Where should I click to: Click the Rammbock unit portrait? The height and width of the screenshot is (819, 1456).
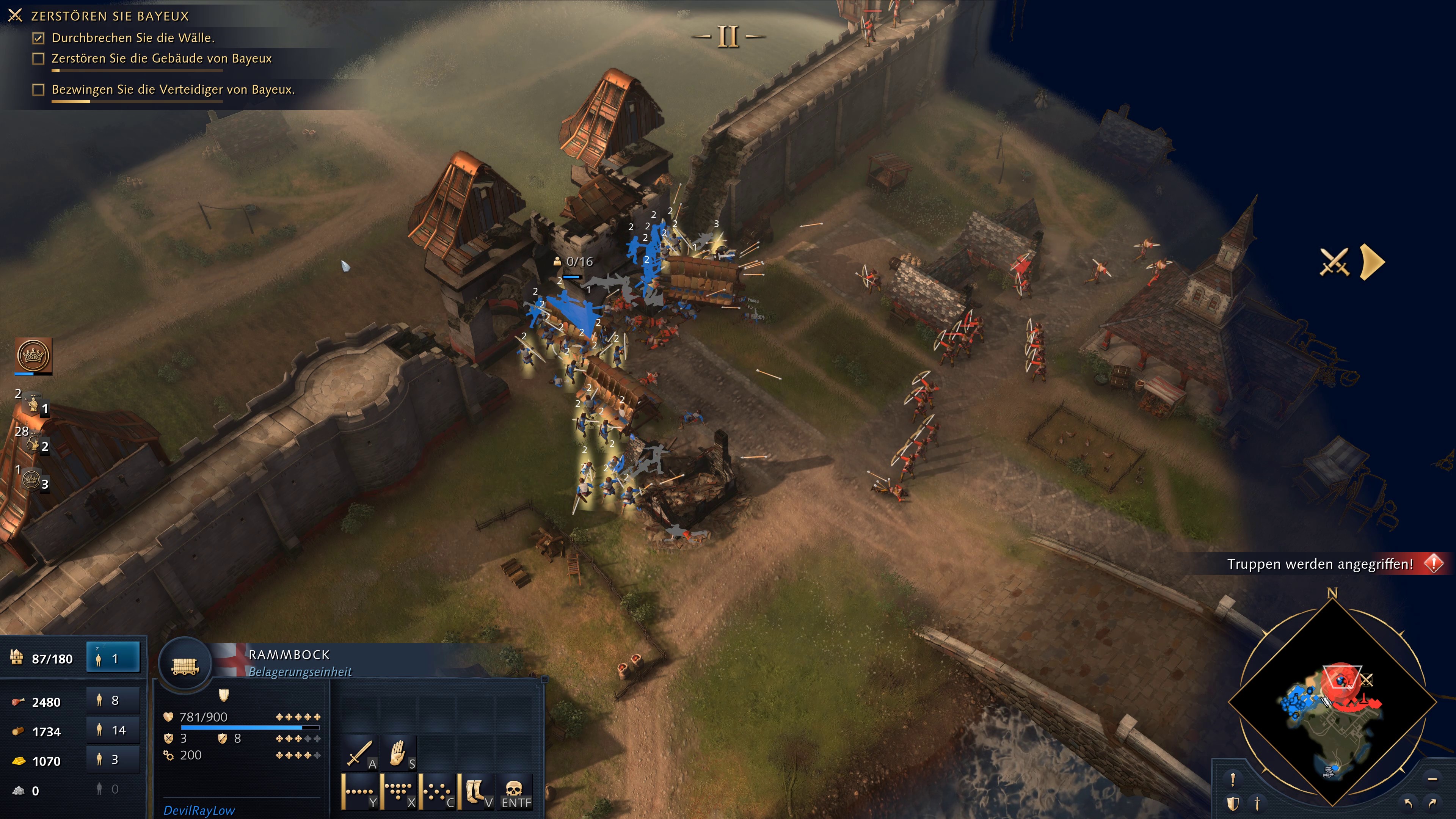coord(185,665)
